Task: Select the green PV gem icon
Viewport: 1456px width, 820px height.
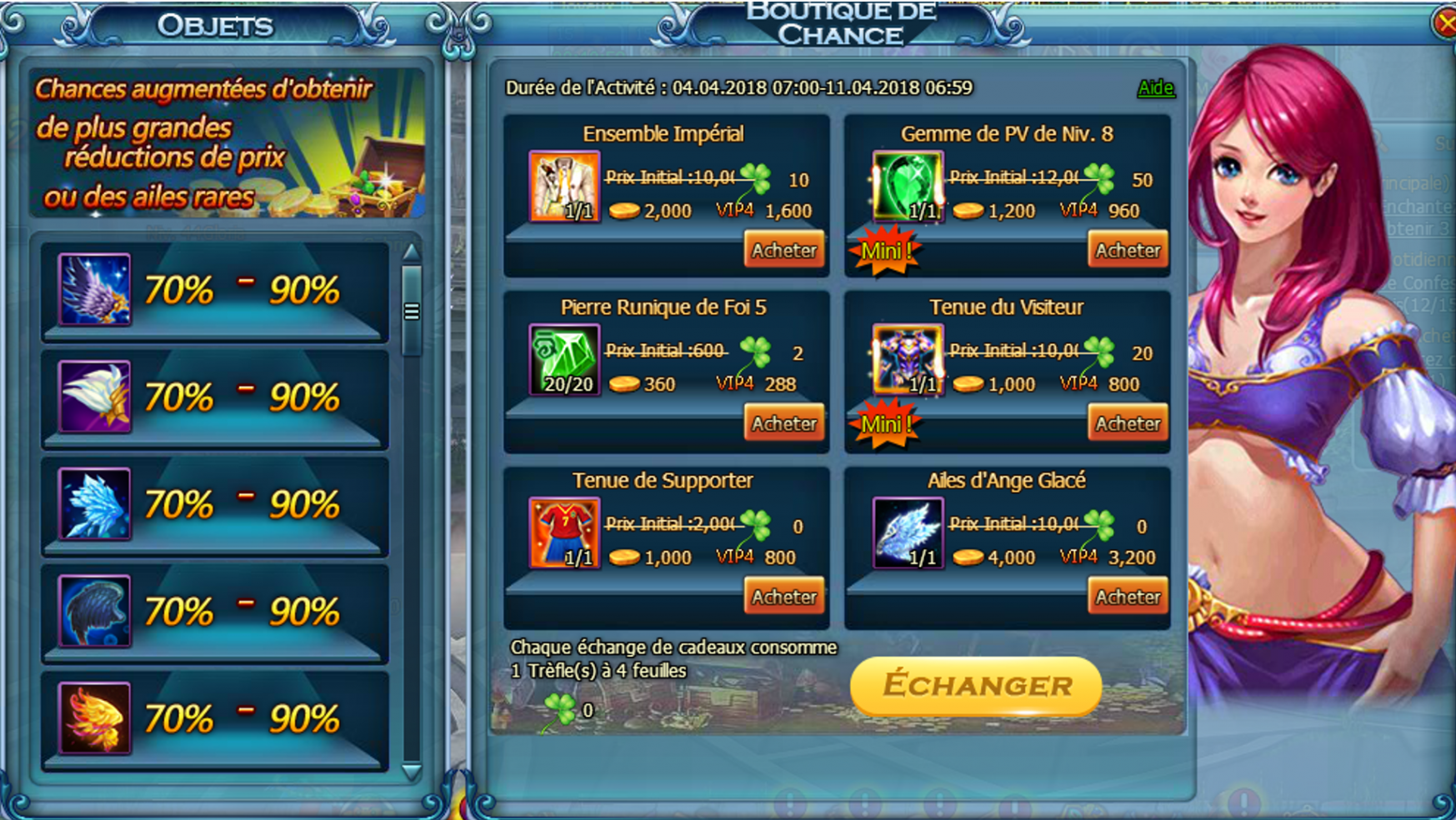Action: coord(908,187)
